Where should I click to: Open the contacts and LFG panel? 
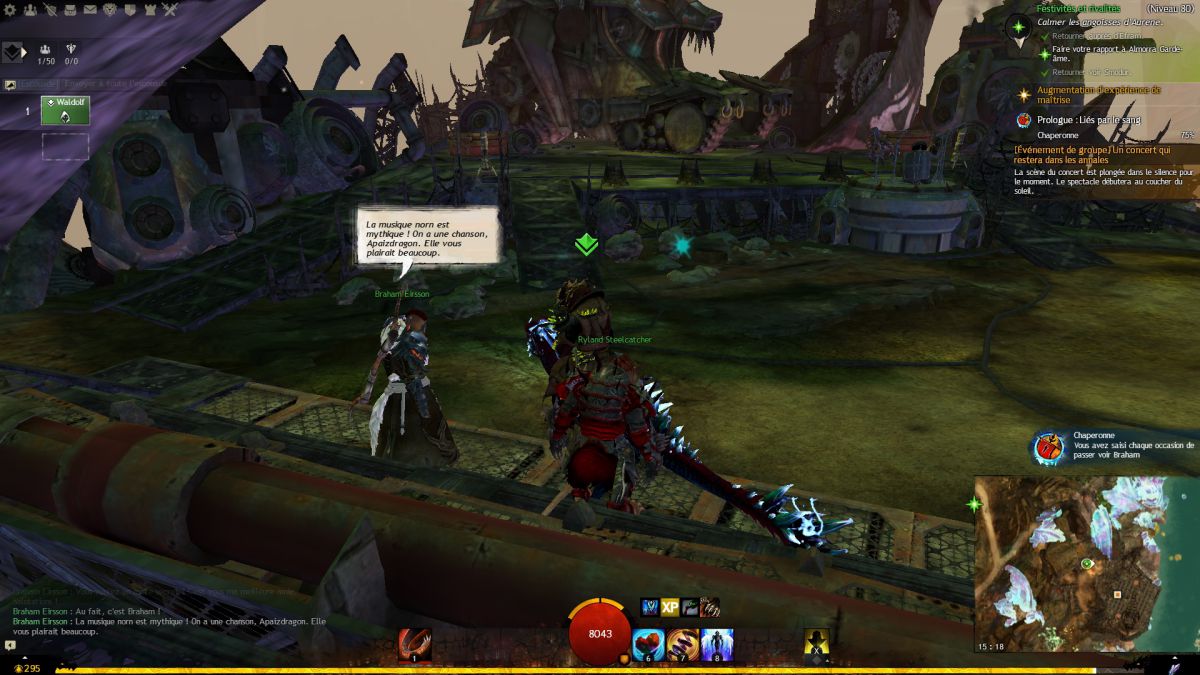[28, 10]
